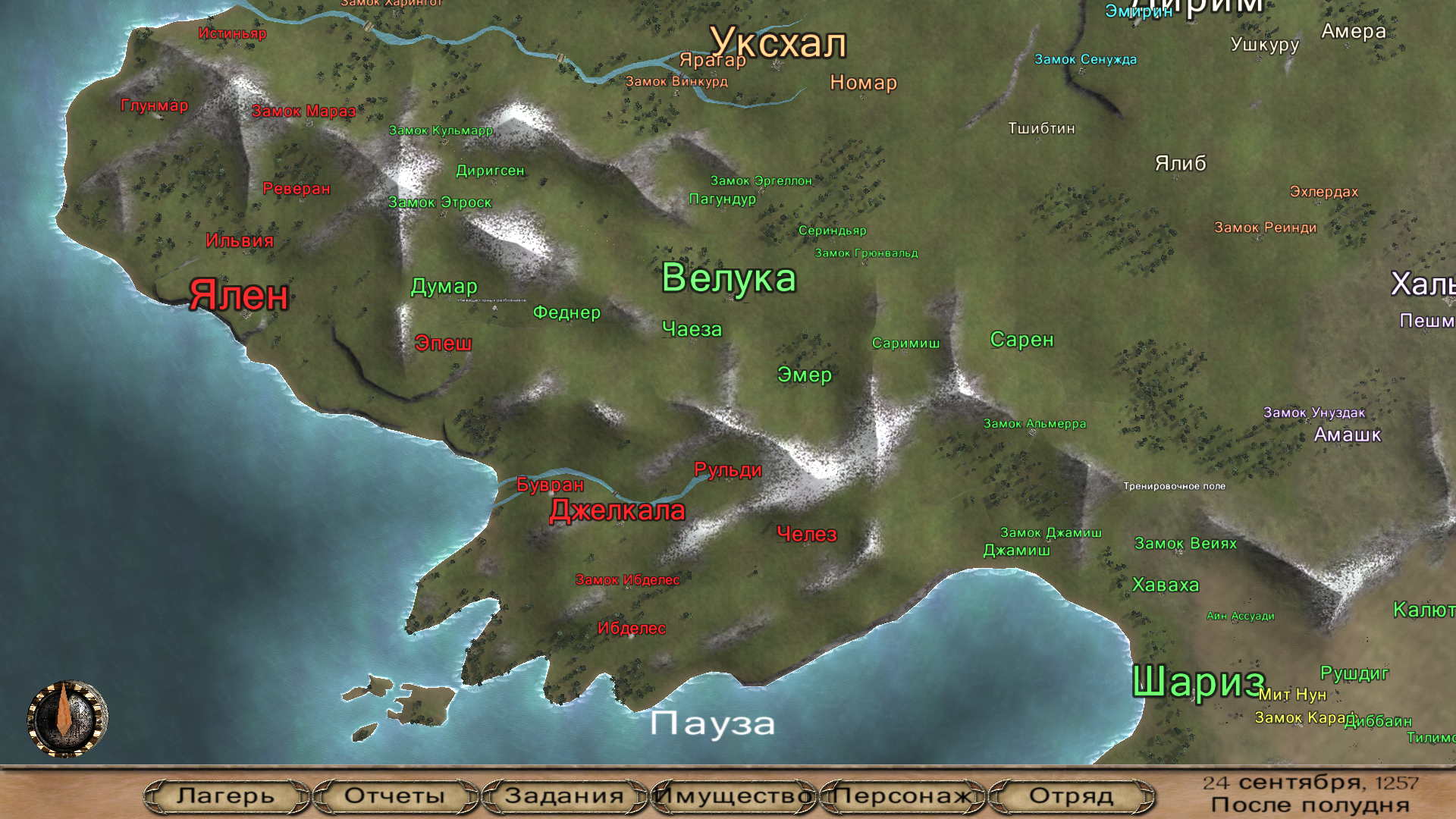Open the Лагерь (Camp) menu
Image resolution: width=1456 pixels, height=819 pixels.
tap(225, 796)
